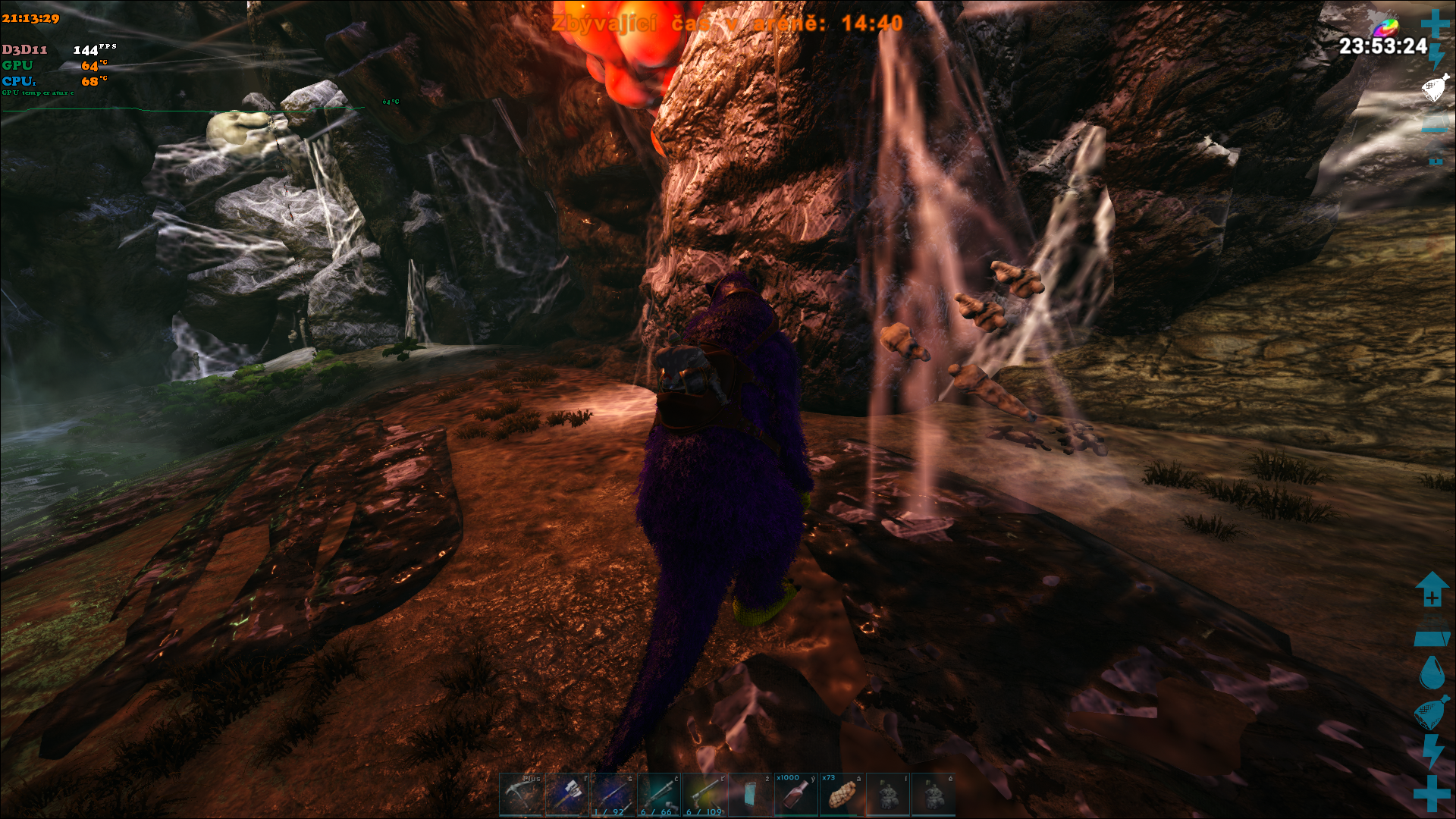Select the teal shield item slot
This screenshot has height=819, width=1456.
tap(750, 794)
